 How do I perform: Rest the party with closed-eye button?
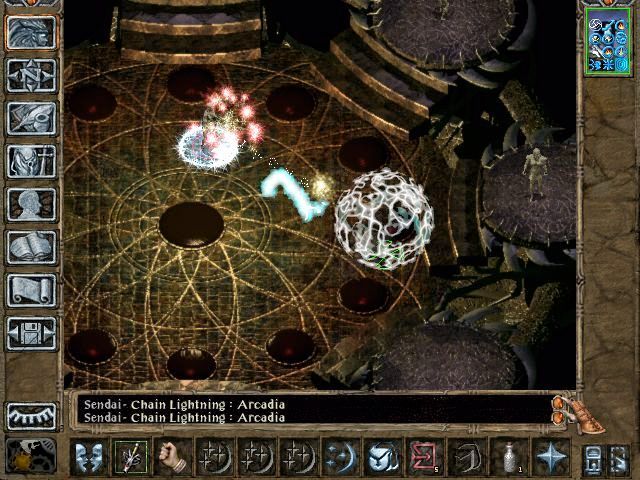(x=31, y=415)
